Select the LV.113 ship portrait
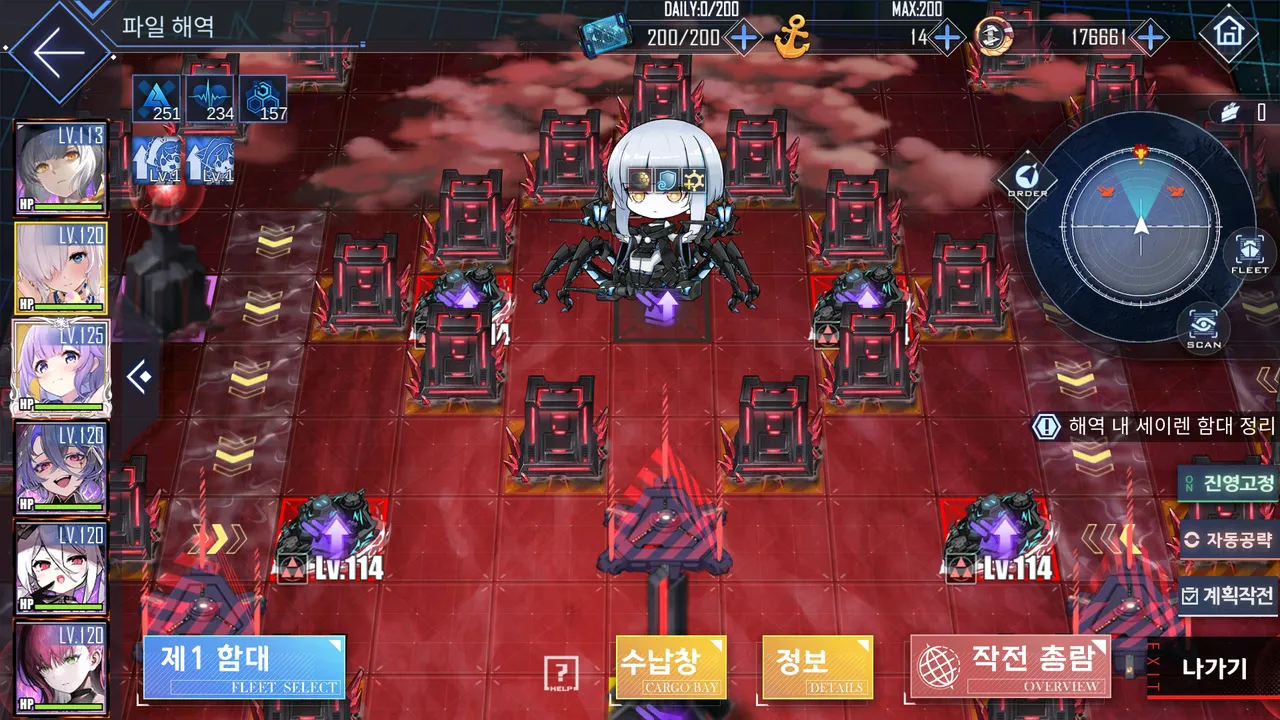This screenshot has height=720, width=1280. click(x=60, y=168)
